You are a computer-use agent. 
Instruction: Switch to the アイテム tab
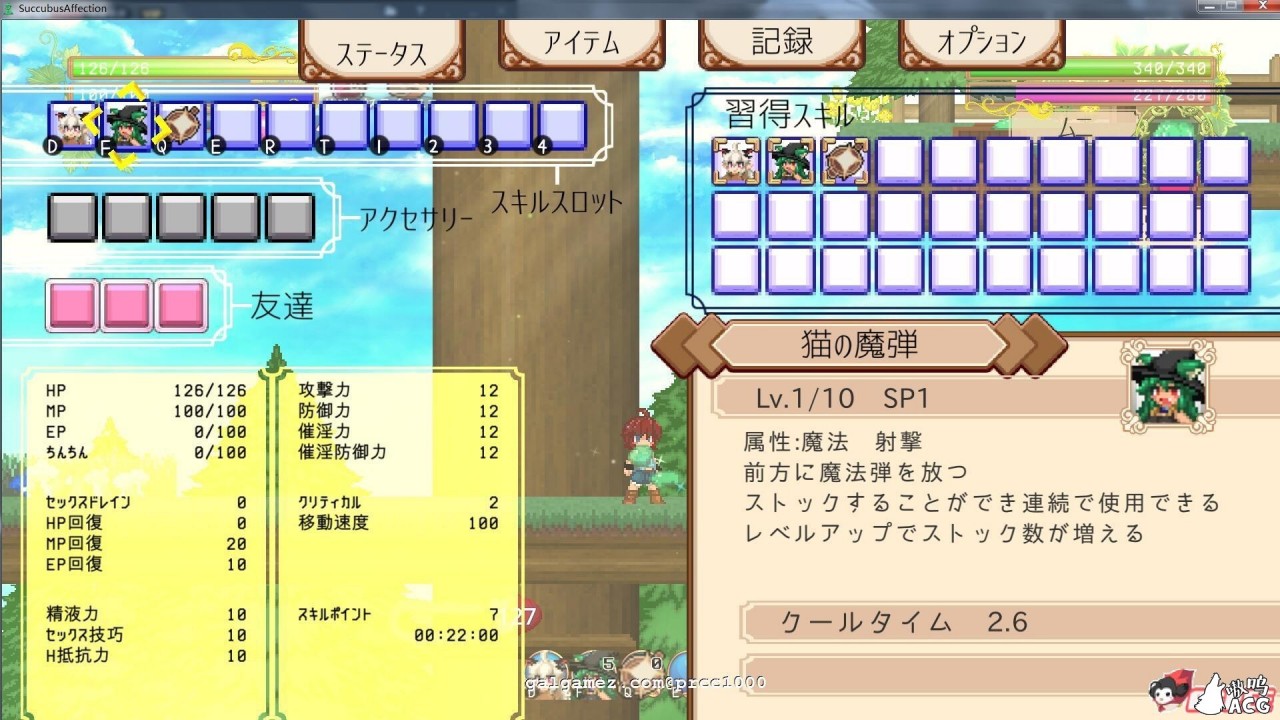point(581,45)
